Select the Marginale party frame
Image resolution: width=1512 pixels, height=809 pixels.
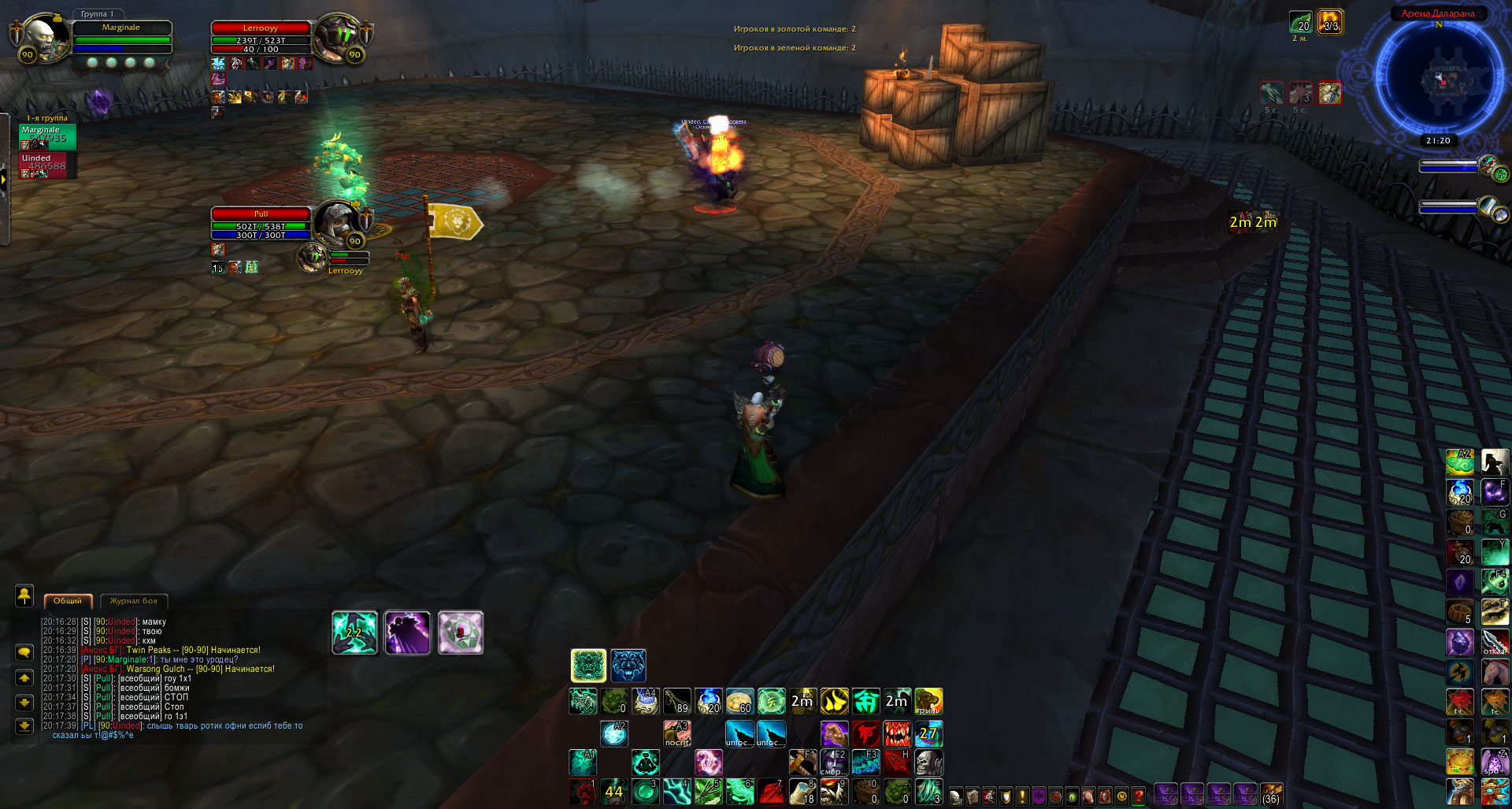(x=47, y=135)
